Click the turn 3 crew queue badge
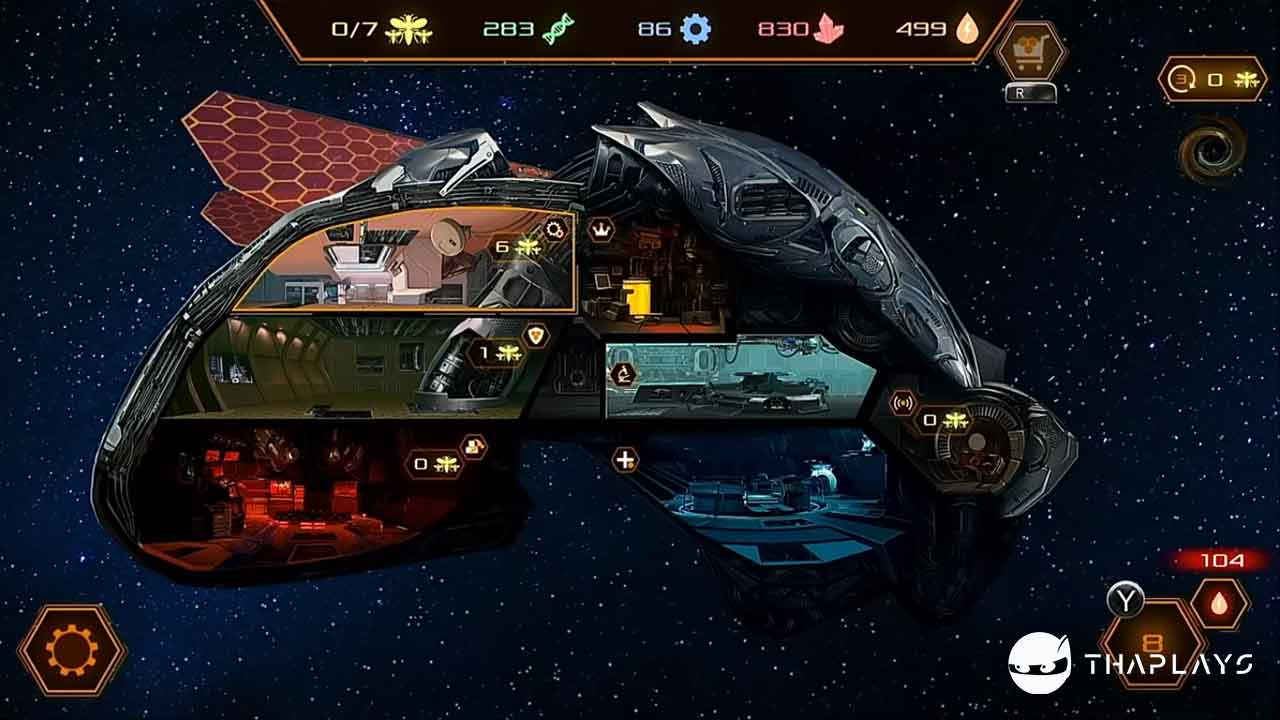This screenshot has height=720, width=1280. pos(1212,80)
